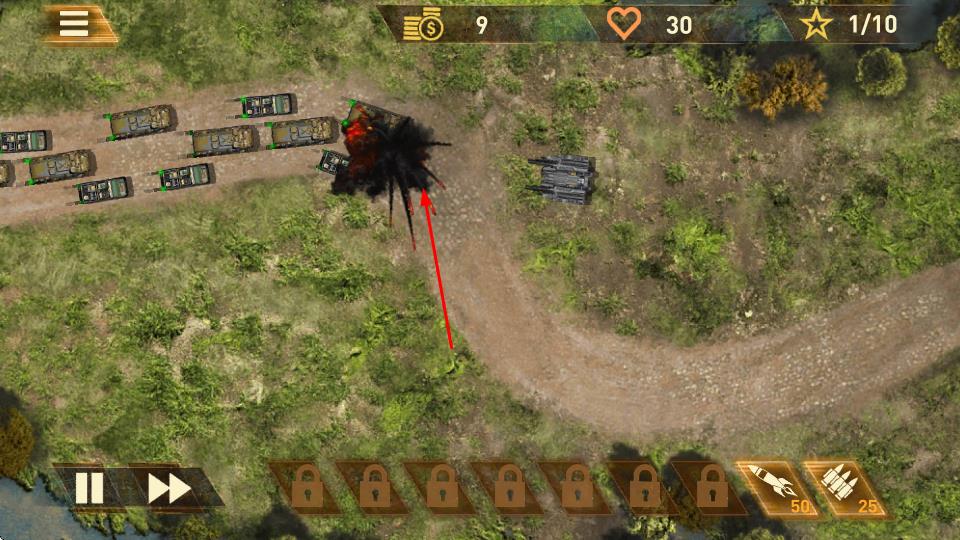Viewport: 960px width, 540px height.
Task: Select the triple missile ability costing 25
Action: point(842,486)
